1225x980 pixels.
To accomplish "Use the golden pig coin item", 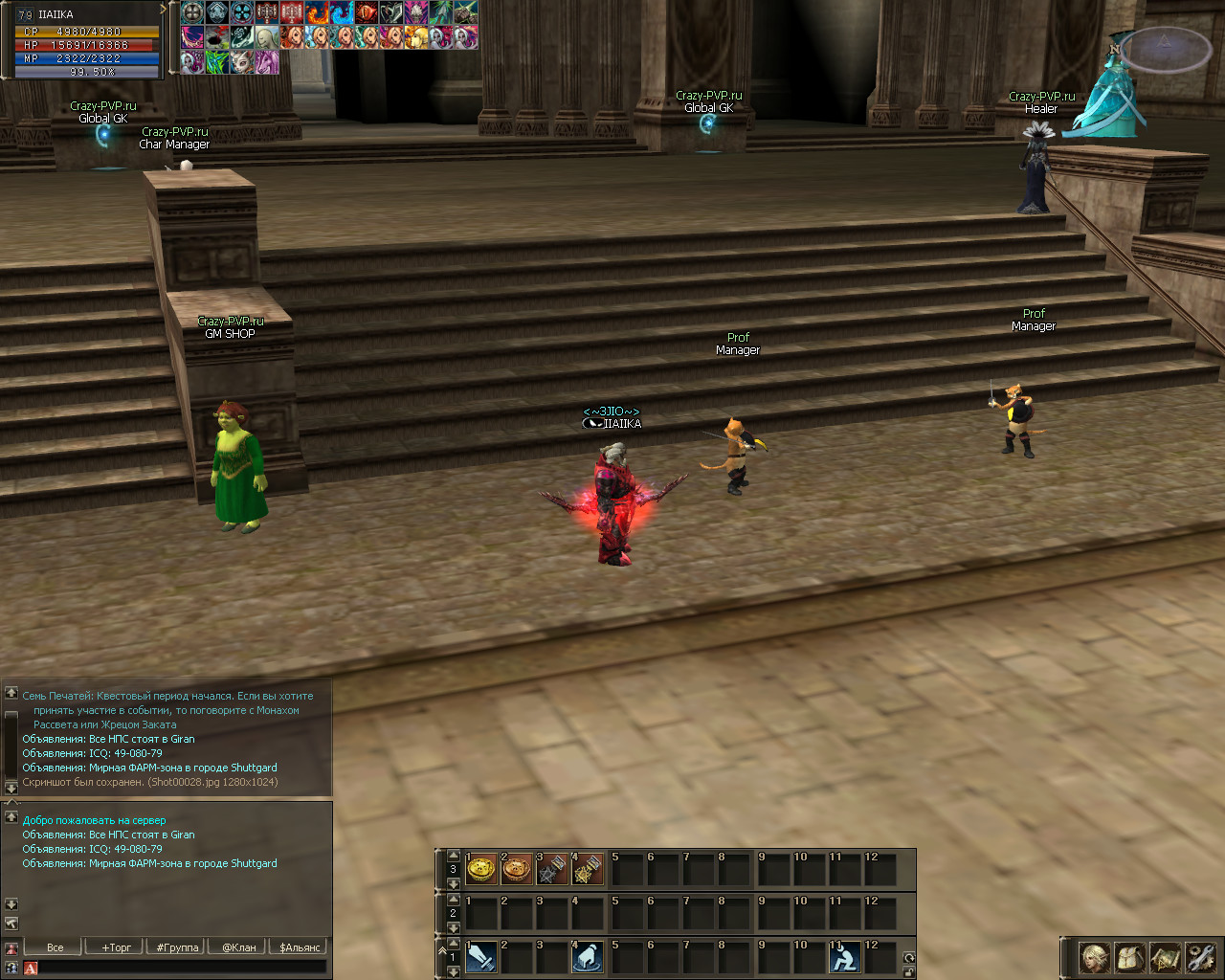I will pos(481,869).
